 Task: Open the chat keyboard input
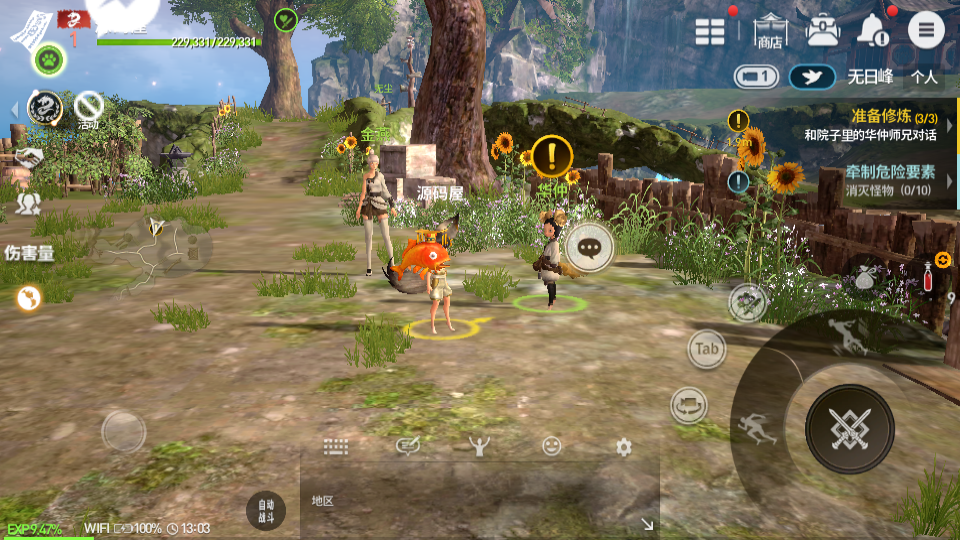335,447
